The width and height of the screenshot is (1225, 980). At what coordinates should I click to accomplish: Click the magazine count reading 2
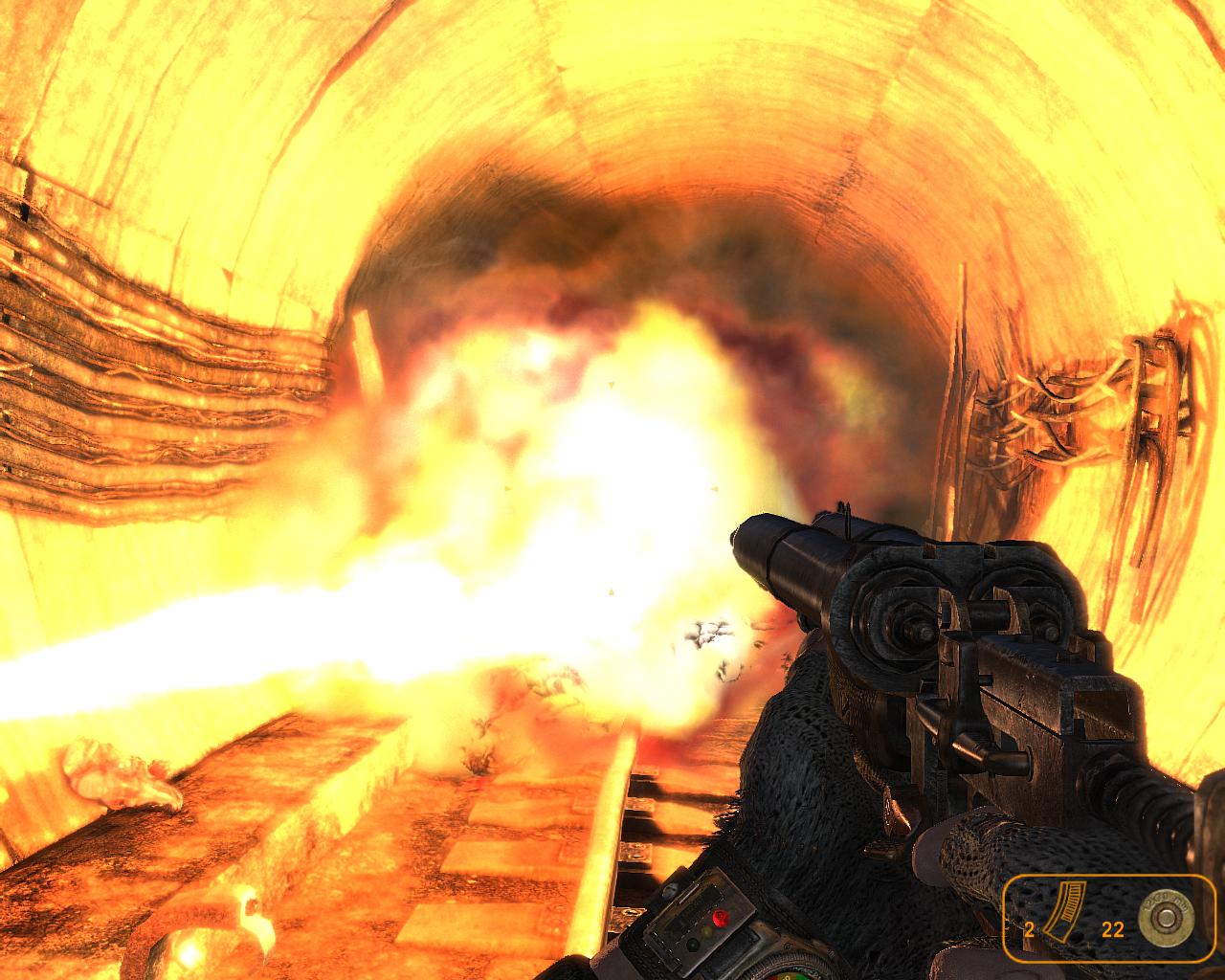(x=1030, y=928)
